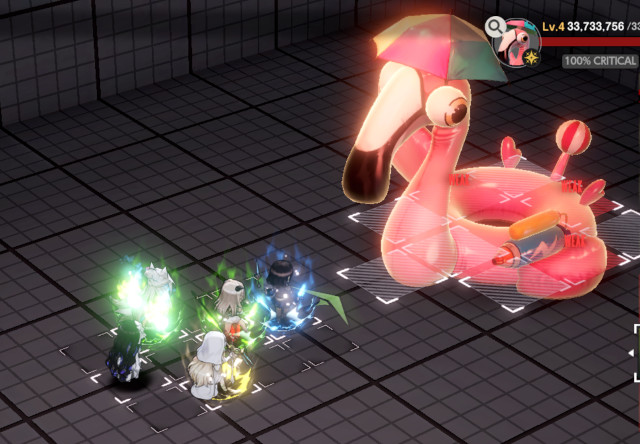Click the 100% CRITICAL status badge
The image size is (640, 444).
point(600,61)
